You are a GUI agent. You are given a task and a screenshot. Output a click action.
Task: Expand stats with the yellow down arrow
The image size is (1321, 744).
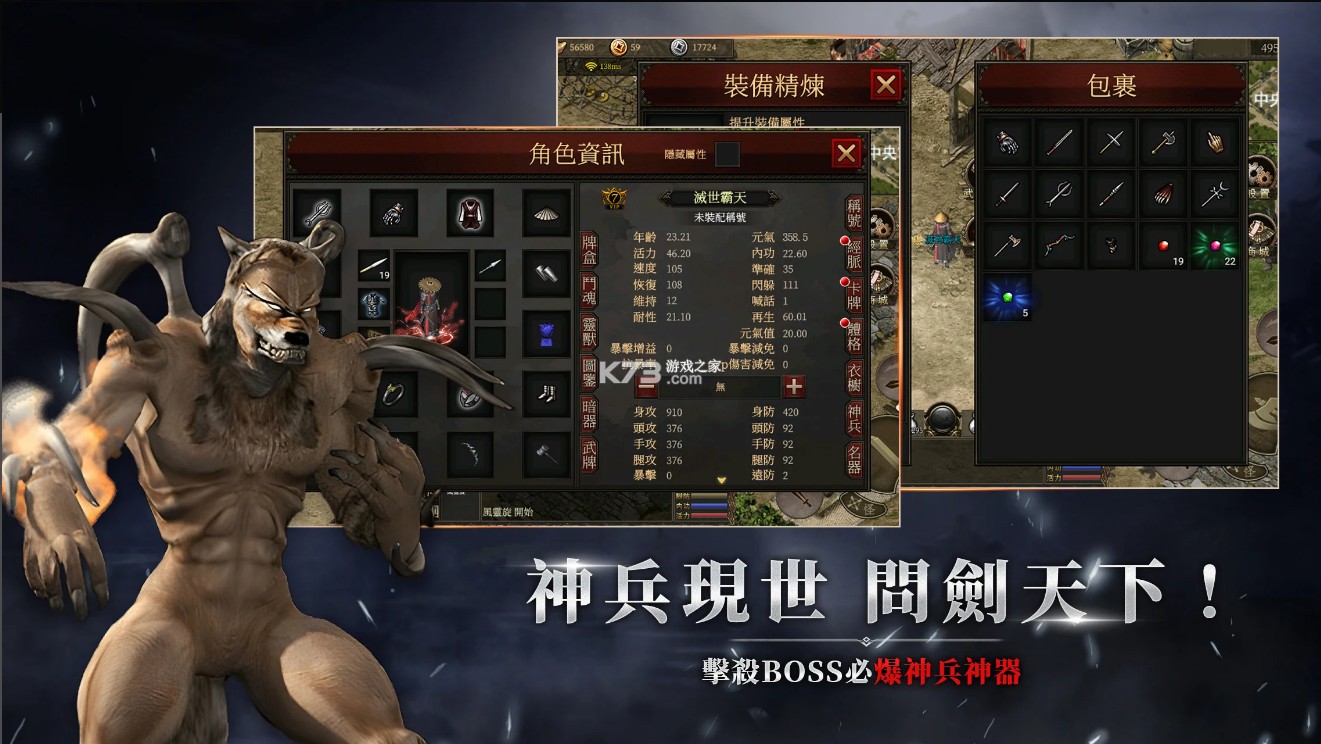coord(722,477)
